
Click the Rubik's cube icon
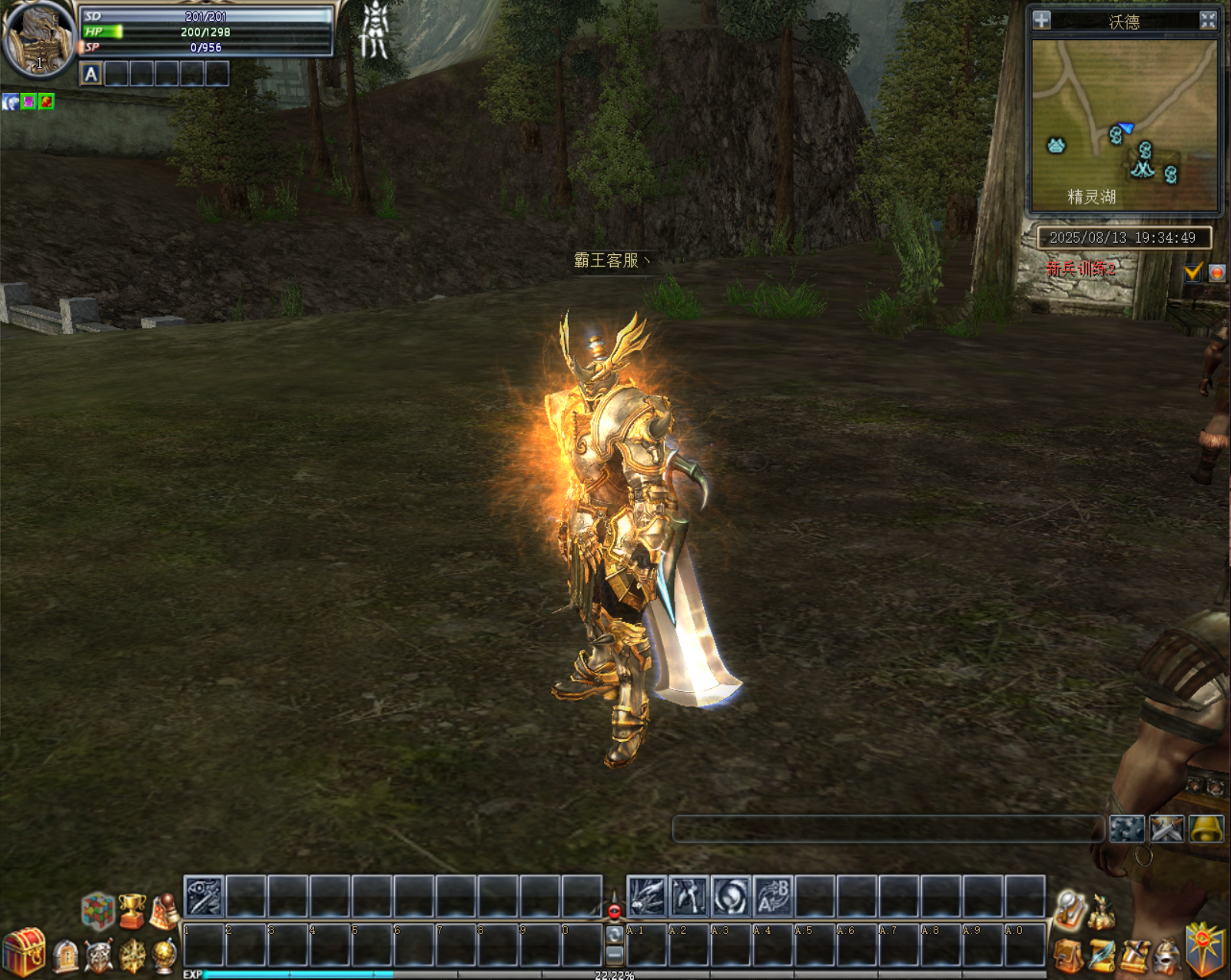point(98,911)
